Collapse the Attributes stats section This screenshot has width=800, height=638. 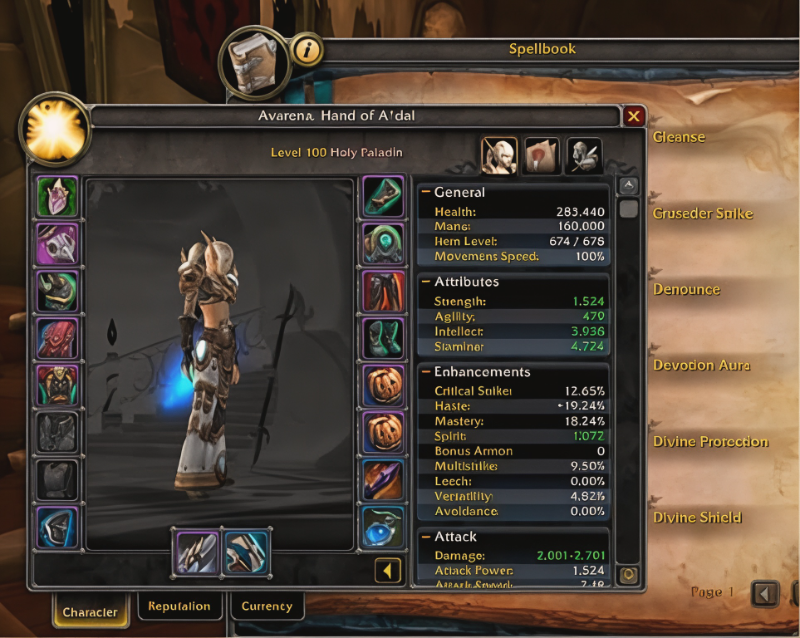tap(426, 282)
